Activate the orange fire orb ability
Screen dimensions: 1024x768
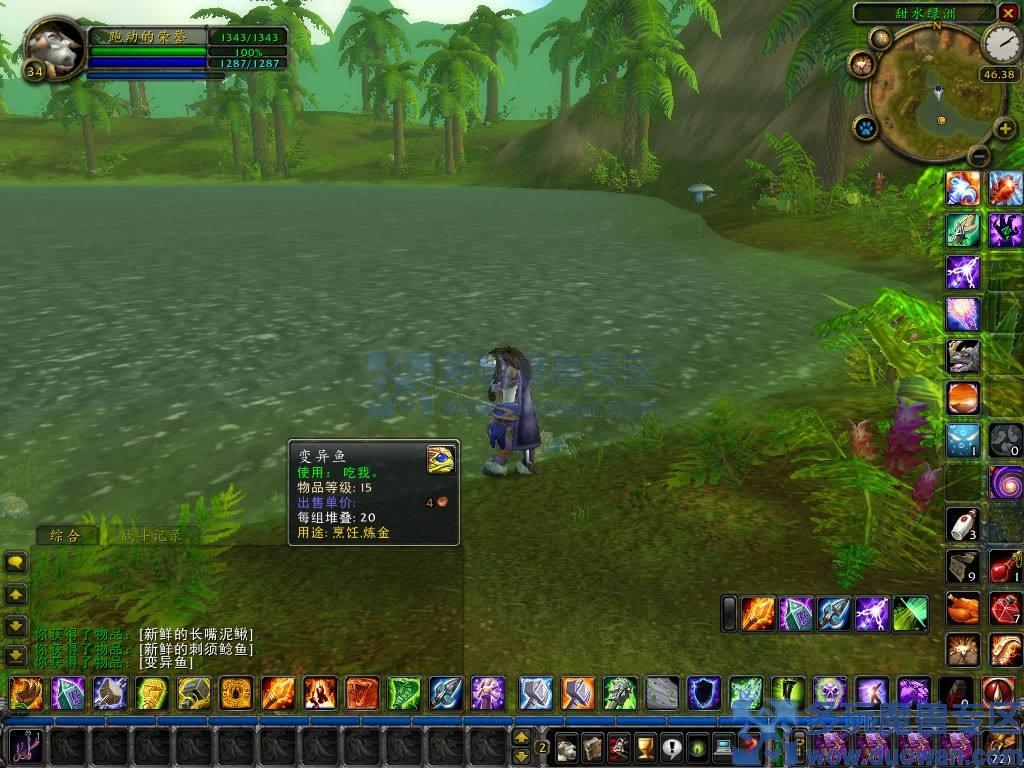pyautogui.click(x=963, y=397)
